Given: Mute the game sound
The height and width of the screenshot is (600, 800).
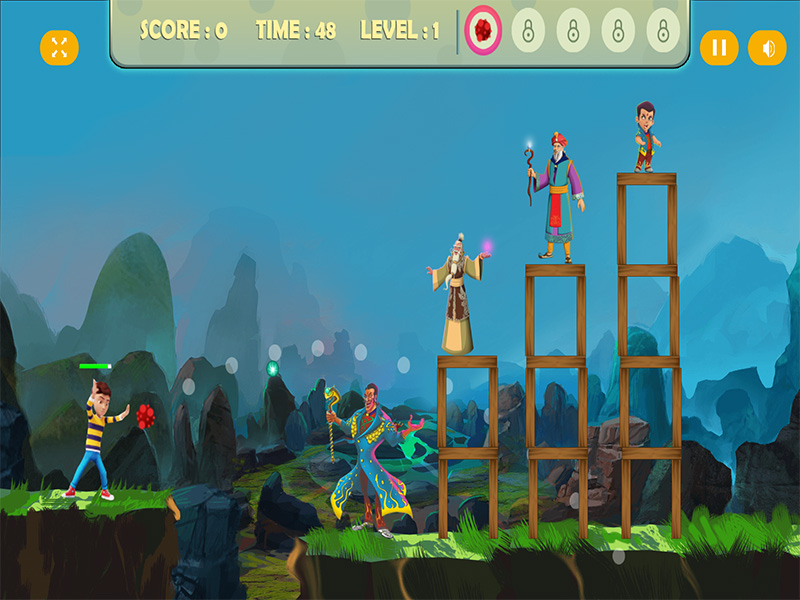Looking at the screenshot, I should (767, 47).
